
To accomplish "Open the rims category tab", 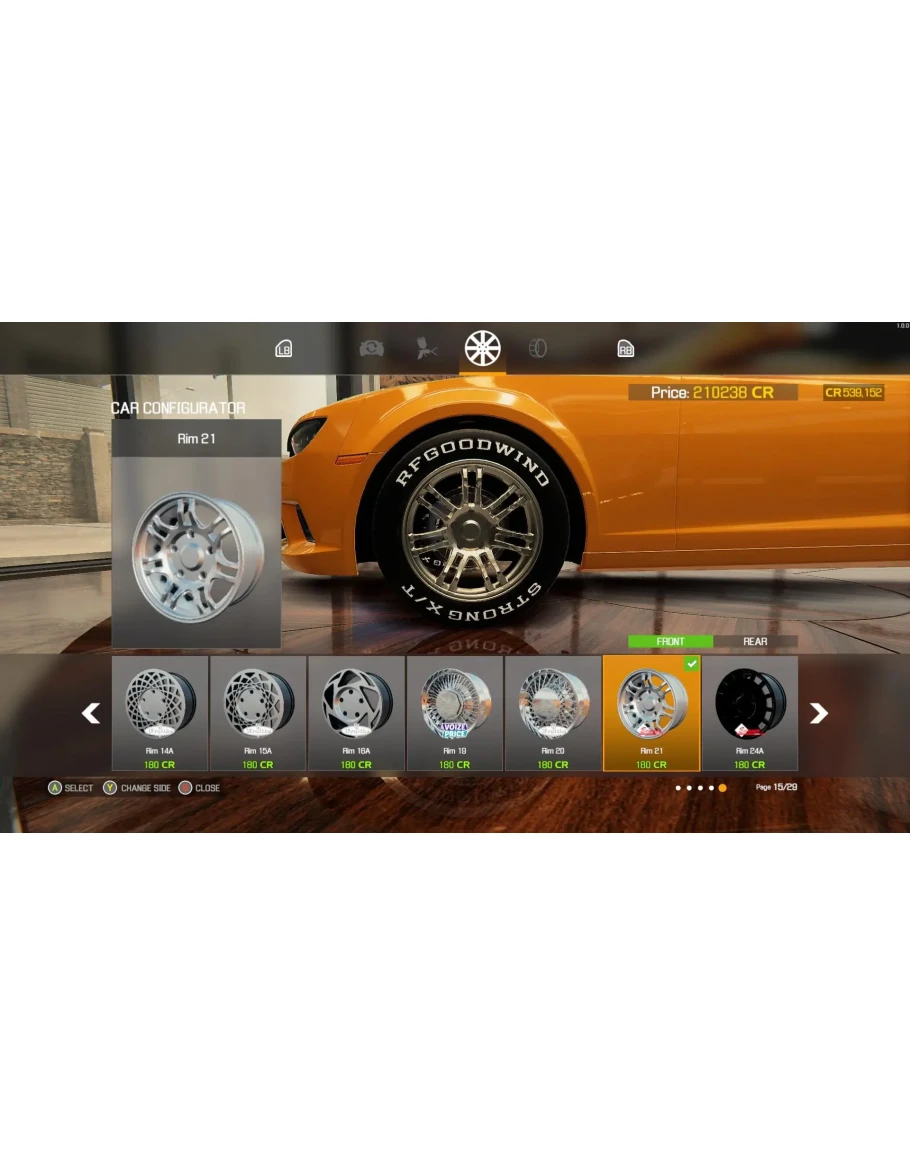I will pos(482,348).
